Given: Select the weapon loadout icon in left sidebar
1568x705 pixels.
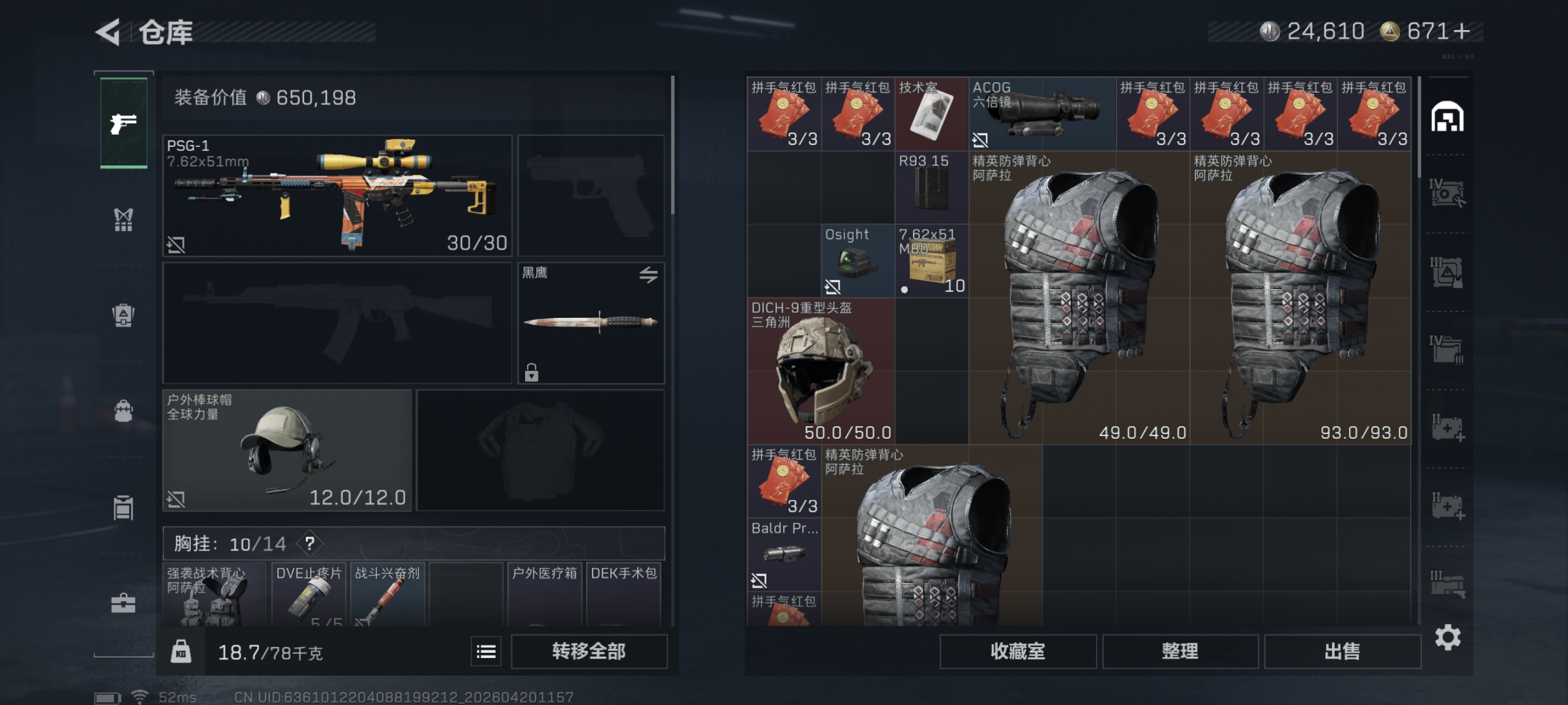Looking at the screenshot, I should pyautogui.click(x=123, y=122).
